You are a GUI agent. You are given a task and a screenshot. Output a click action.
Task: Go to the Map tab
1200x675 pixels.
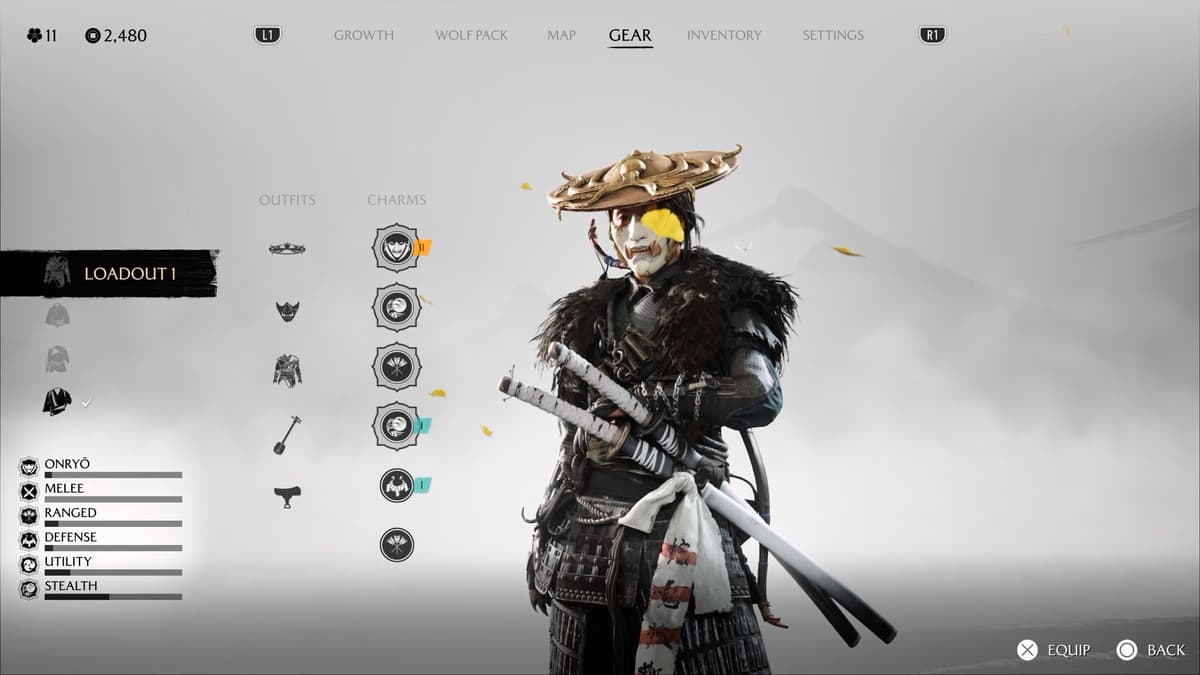pyautogui.click(x=561, y=35)
